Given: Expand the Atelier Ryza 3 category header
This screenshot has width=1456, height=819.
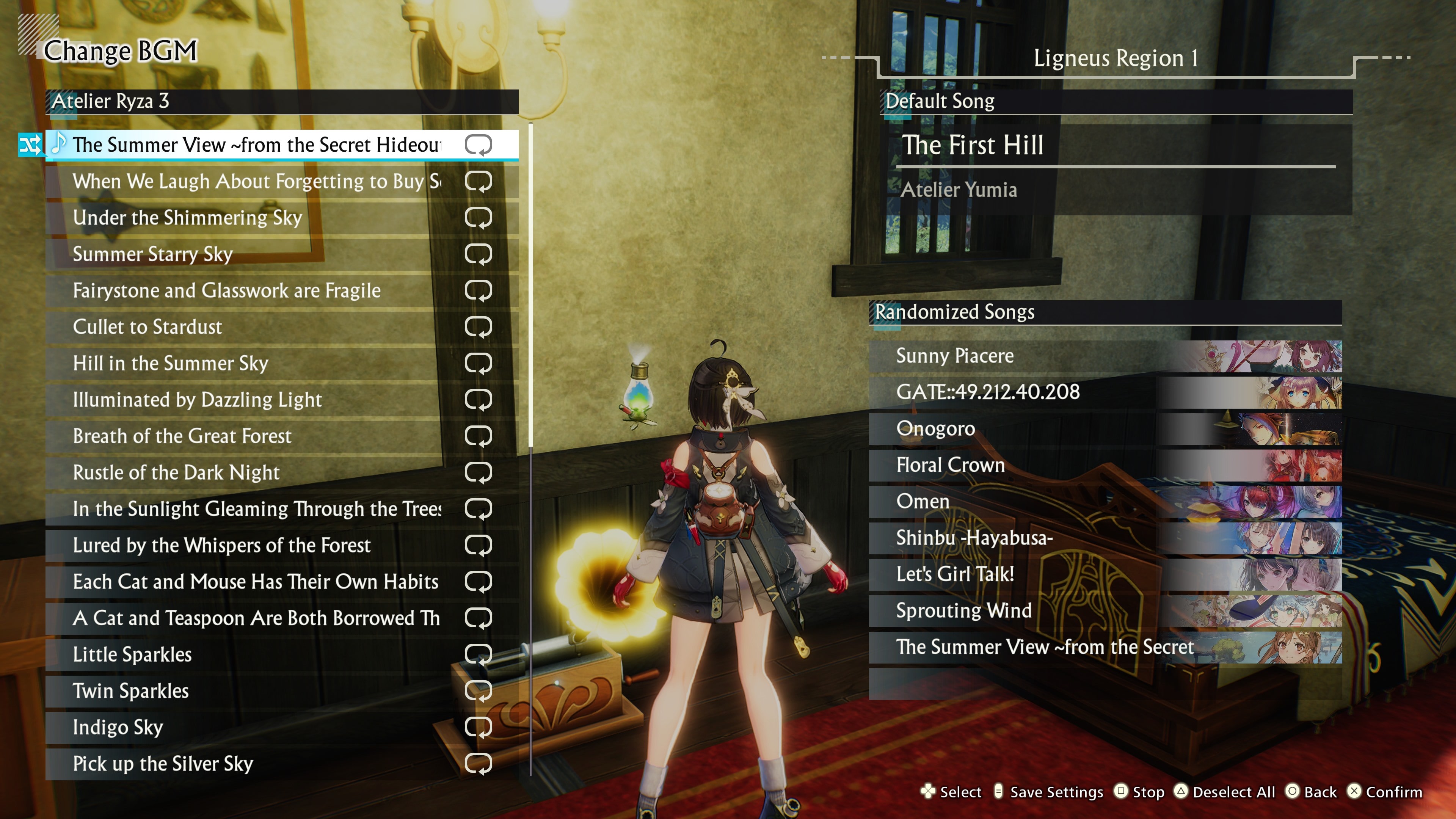Looking at the screenshot, I should (x=282, y=102).
